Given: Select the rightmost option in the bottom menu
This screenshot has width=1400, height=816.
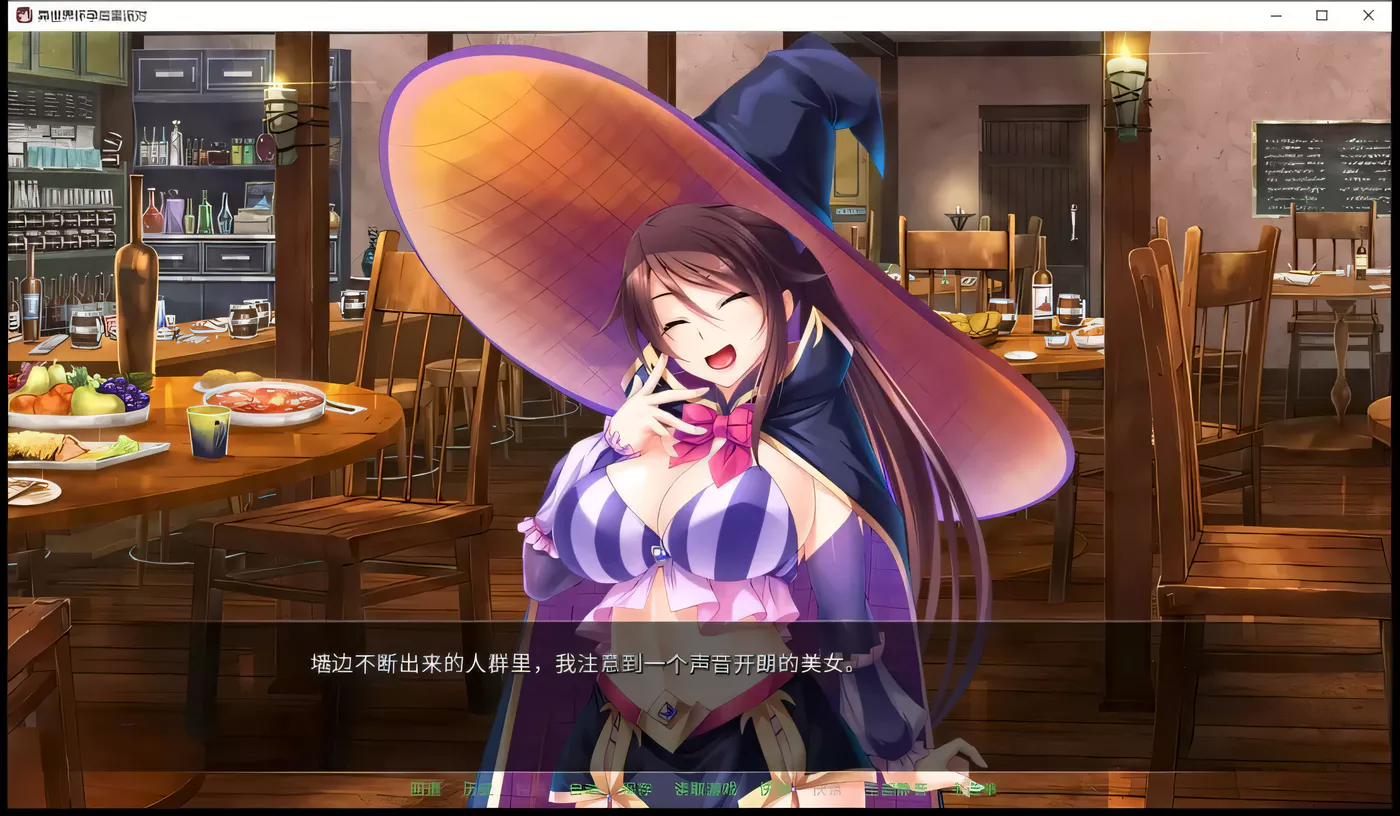Looking at the screenshot, I should (972, 789).
